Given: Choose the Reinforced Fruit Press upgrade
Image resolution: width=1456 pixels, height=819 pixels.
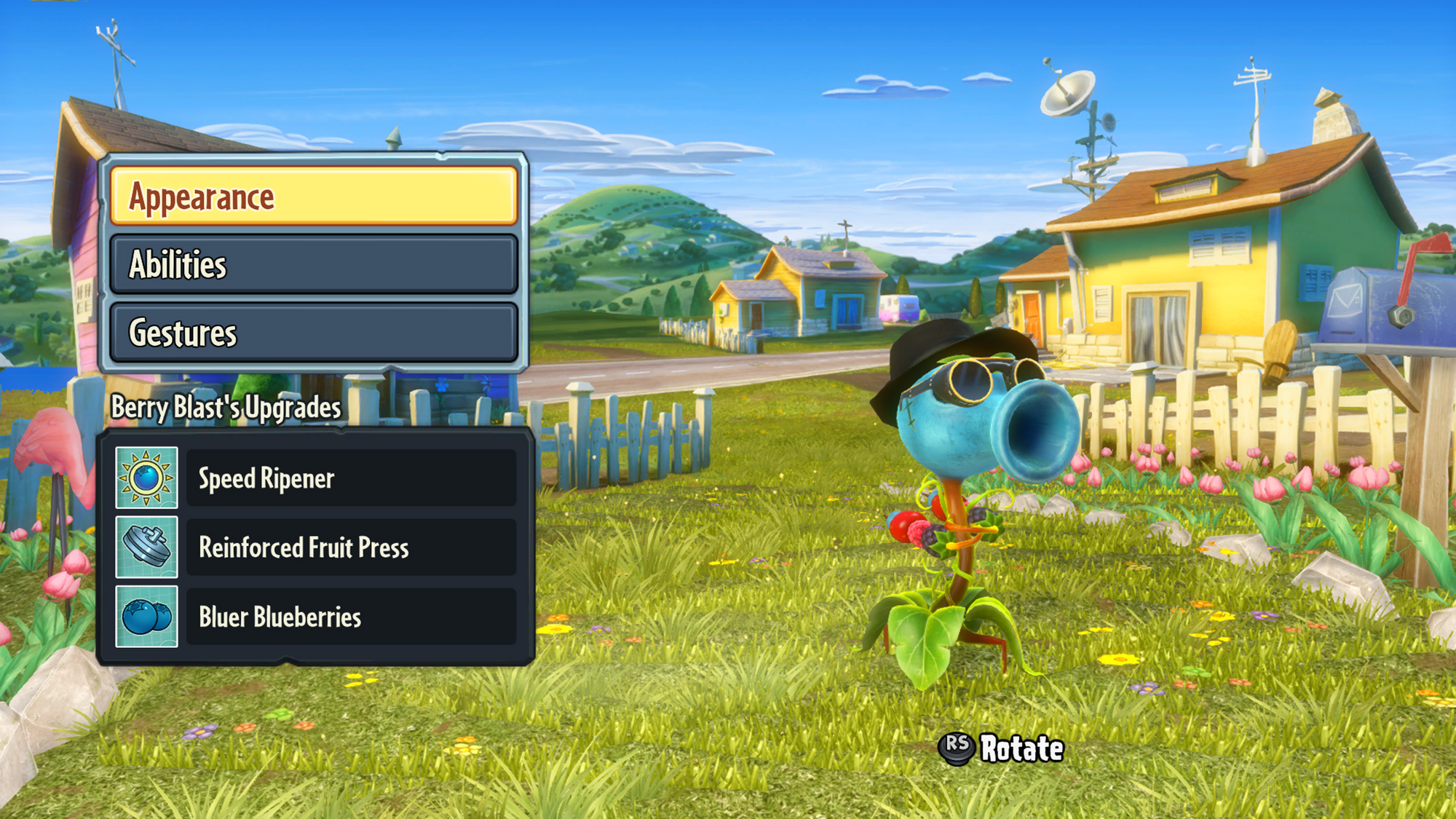Looking at the screenshot, I should (351, 547).
